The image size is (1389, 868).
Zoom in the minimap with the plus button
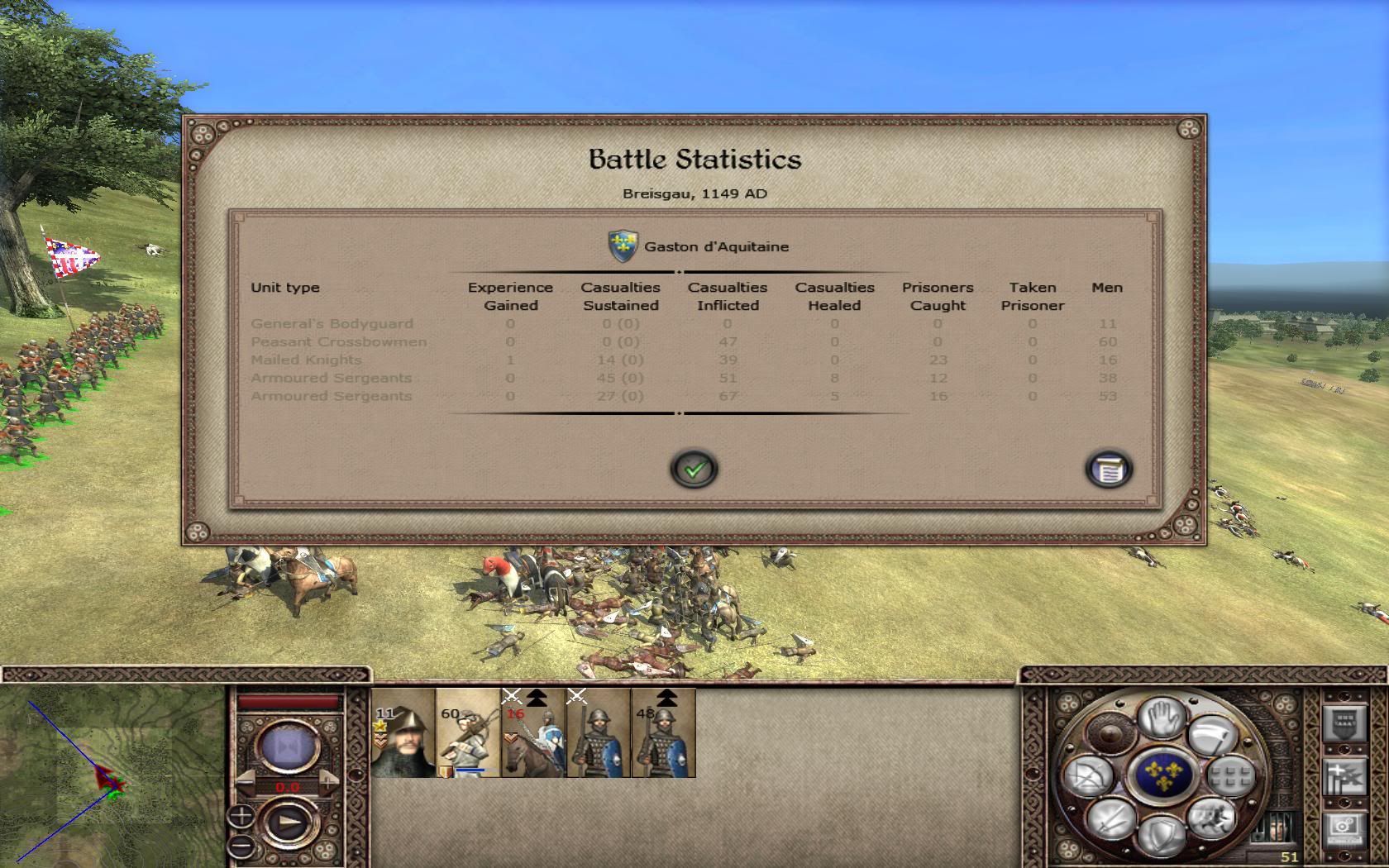tap(241, 817)
